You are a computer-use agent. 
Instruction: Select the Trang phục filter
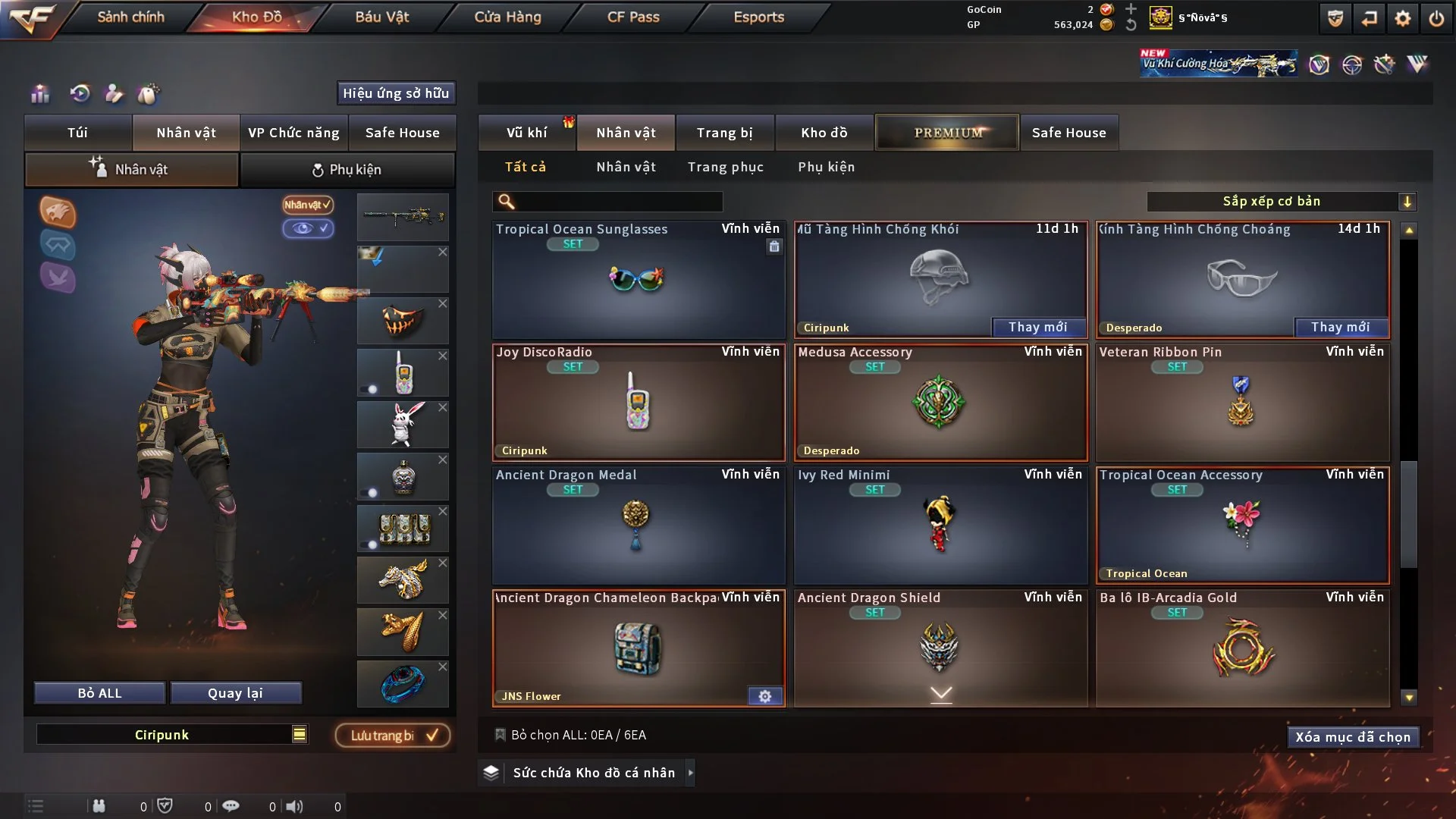(725, 167)
